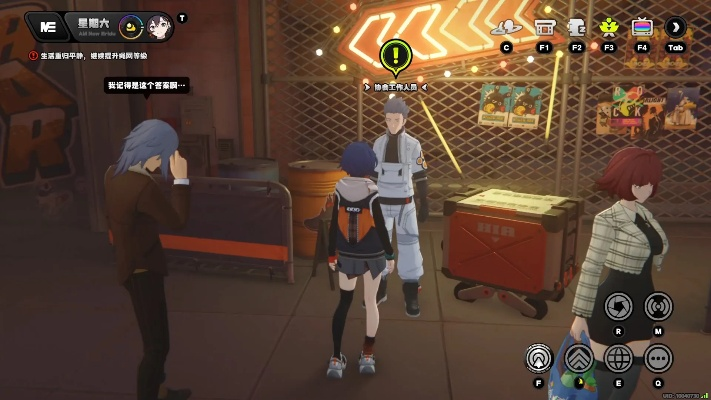Viewport: 711px width, 400px height.
Task: Tap the interact button with upward arrow
Action: (541, 356)
